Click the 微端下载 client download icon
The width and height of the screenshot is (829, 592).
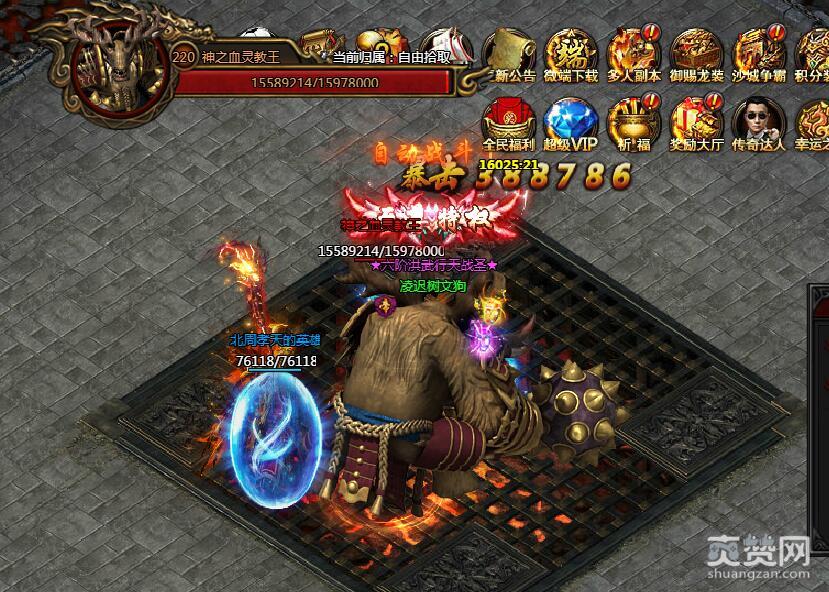tap(571, 53)
